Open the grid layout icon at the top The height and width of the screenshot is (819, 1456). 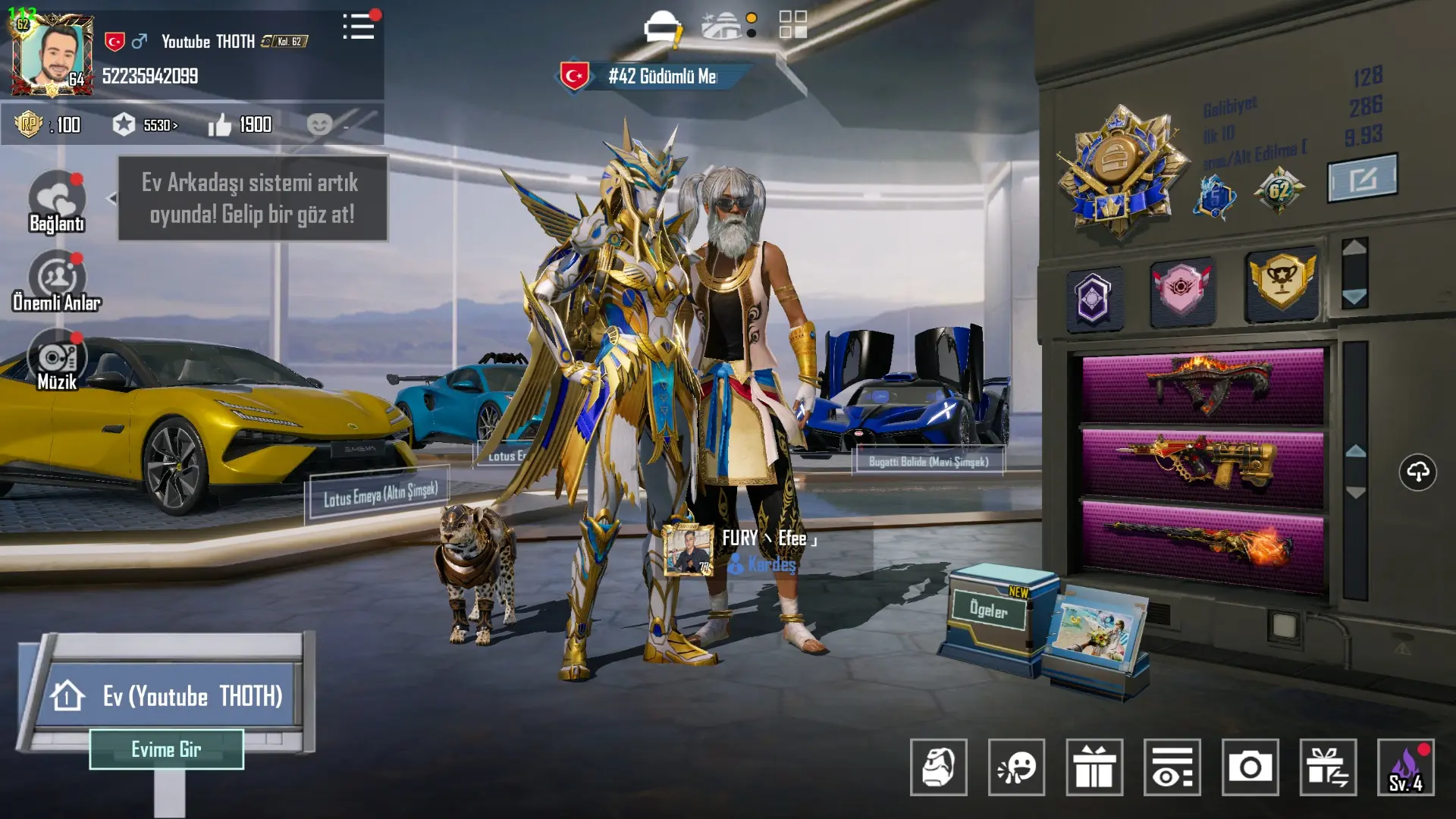click(x=793, y=24)
